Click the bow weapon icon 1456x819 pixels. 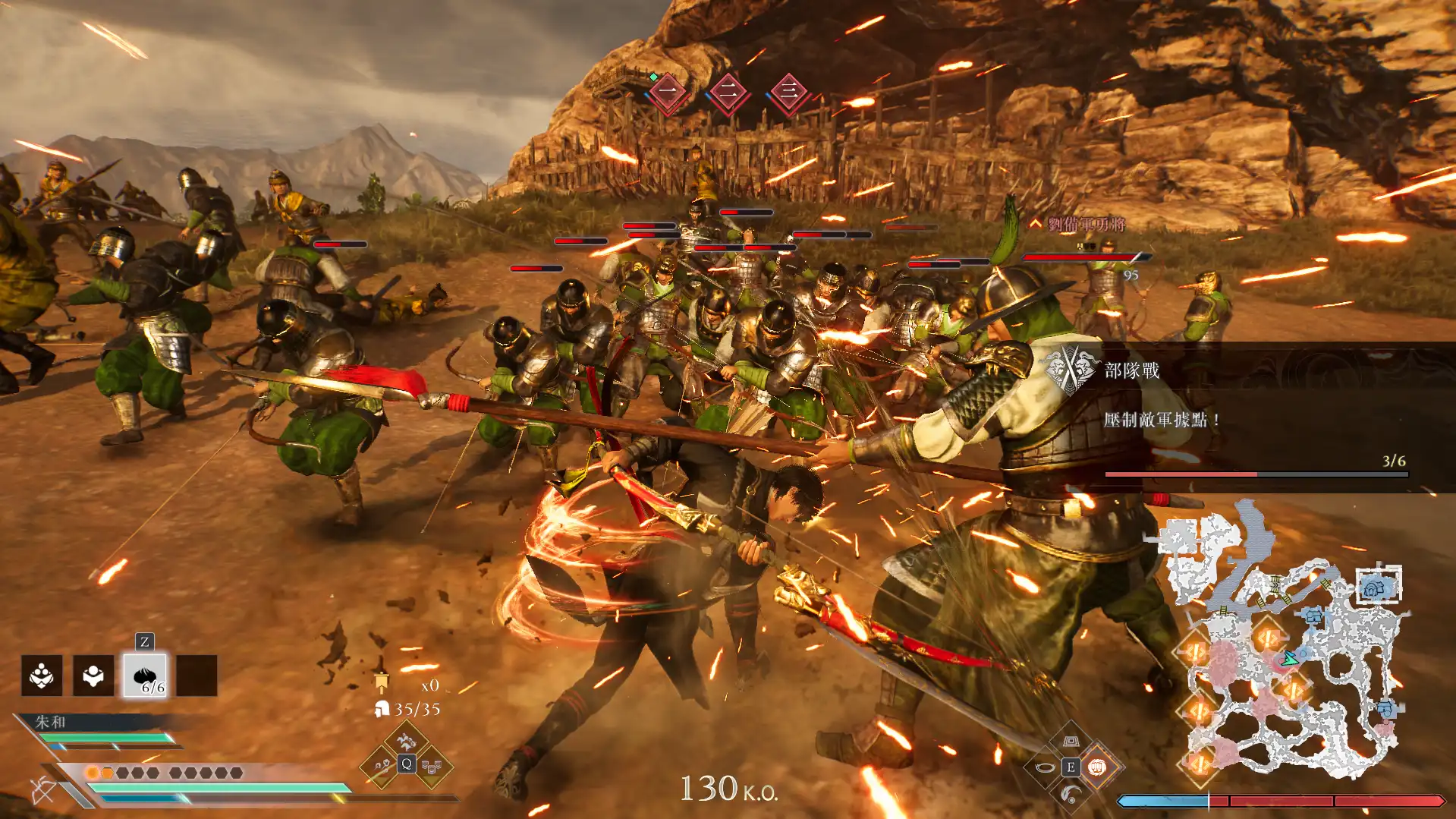pos(43,790)
